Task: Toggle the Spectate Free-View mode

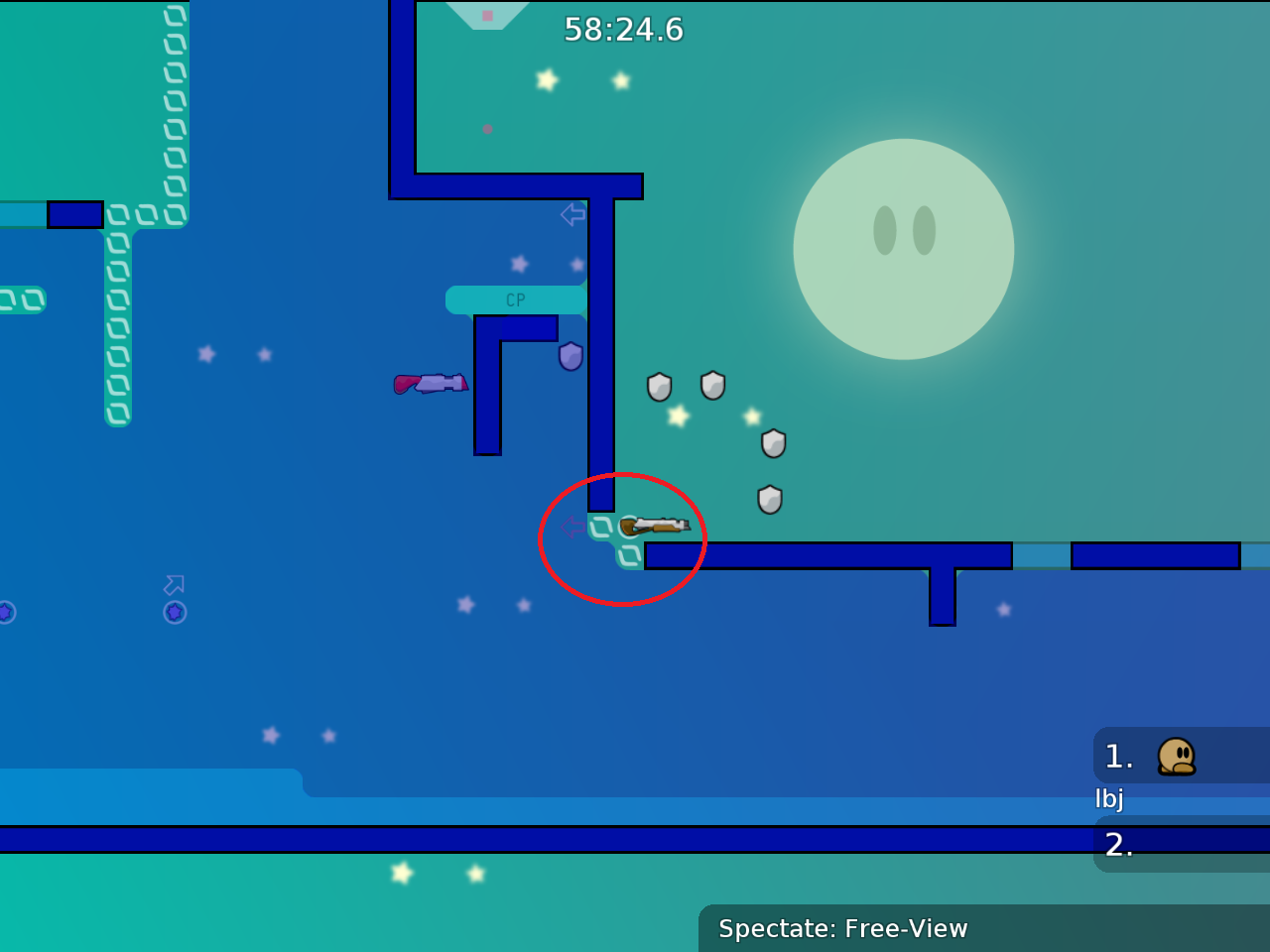Action: click(842, 929)
